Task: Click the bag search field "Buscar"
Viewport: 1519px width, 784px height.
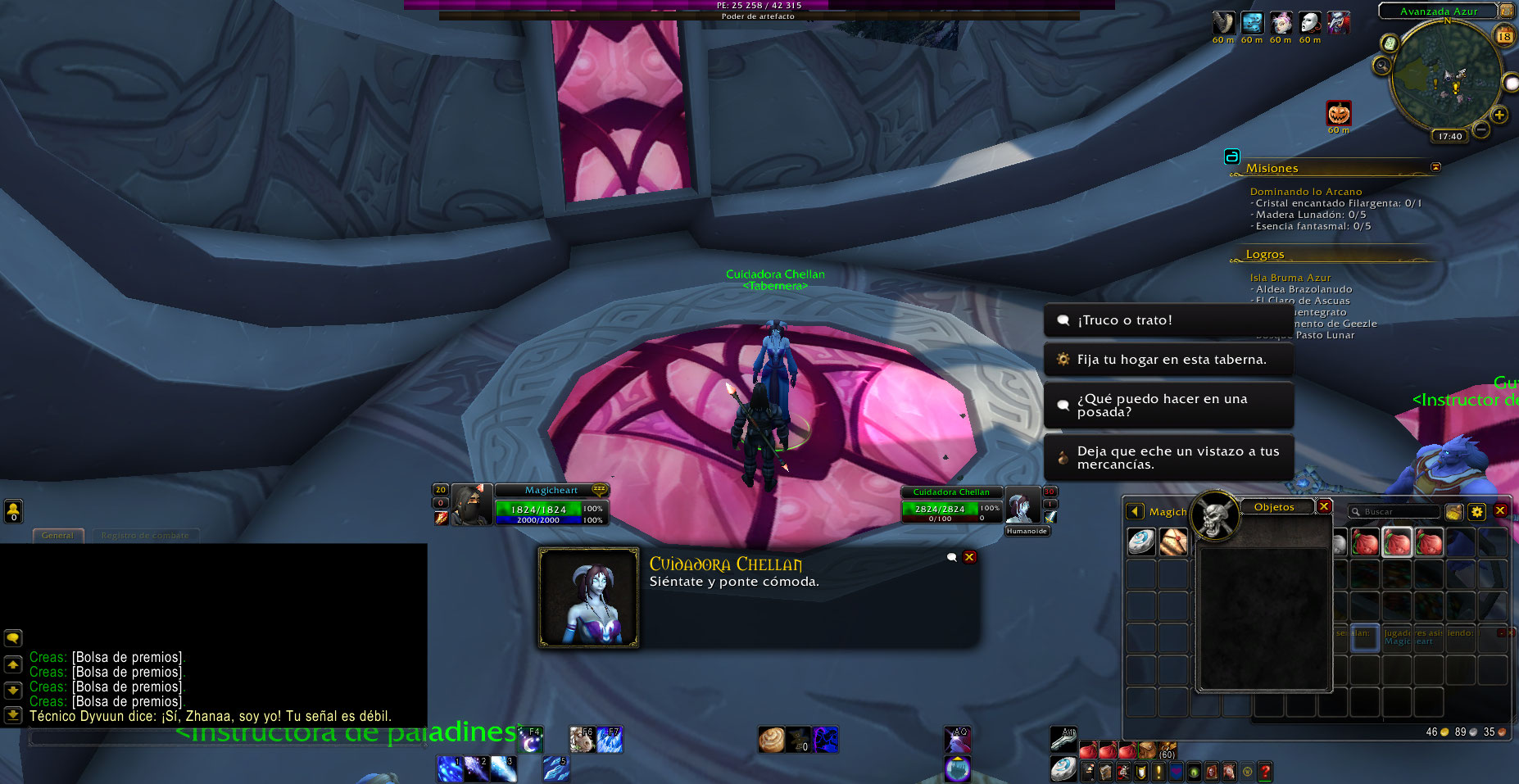Action: [x=1395, y=512]
